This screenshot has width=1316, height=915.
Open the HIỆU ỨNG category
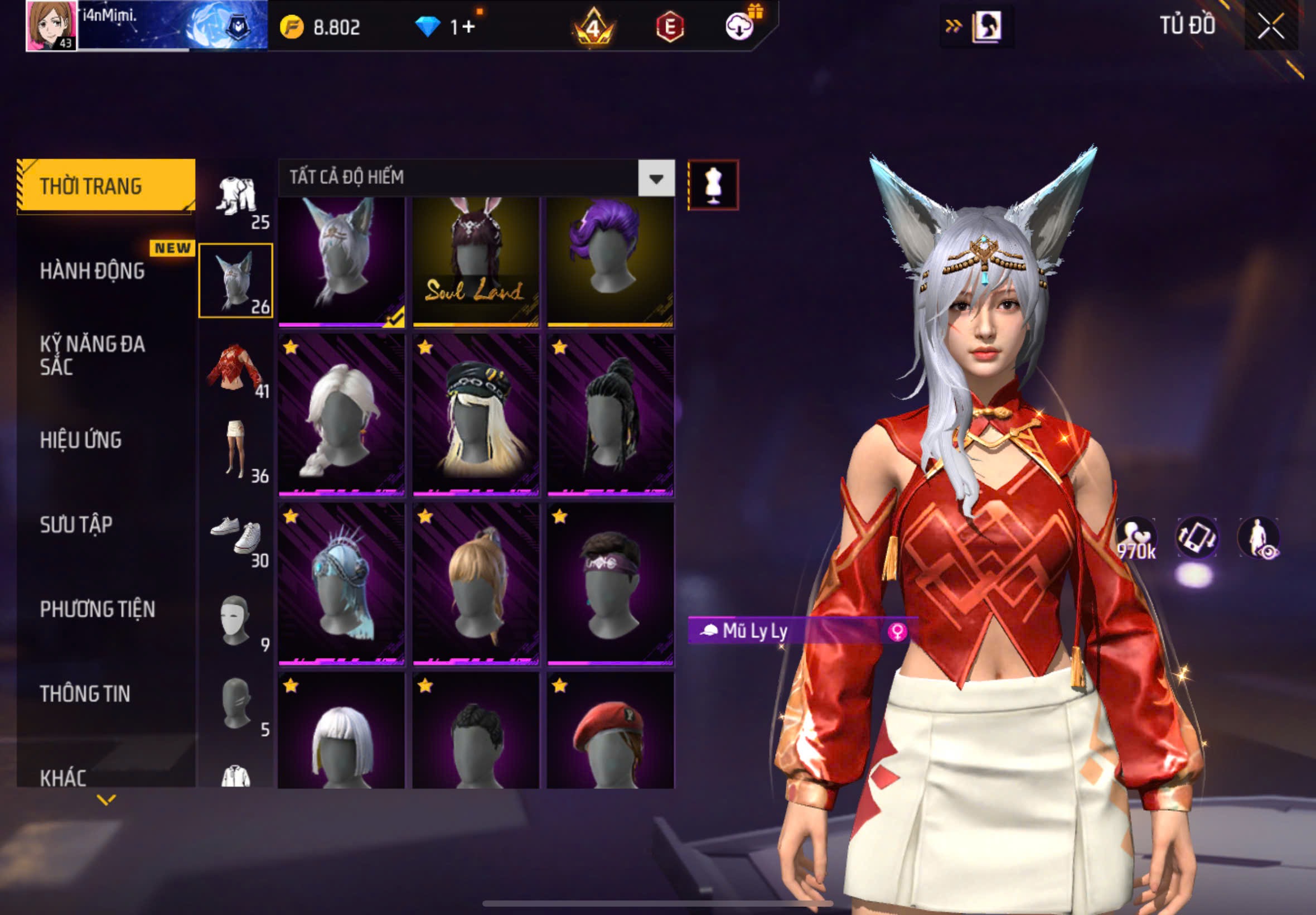tap(80, 440)
